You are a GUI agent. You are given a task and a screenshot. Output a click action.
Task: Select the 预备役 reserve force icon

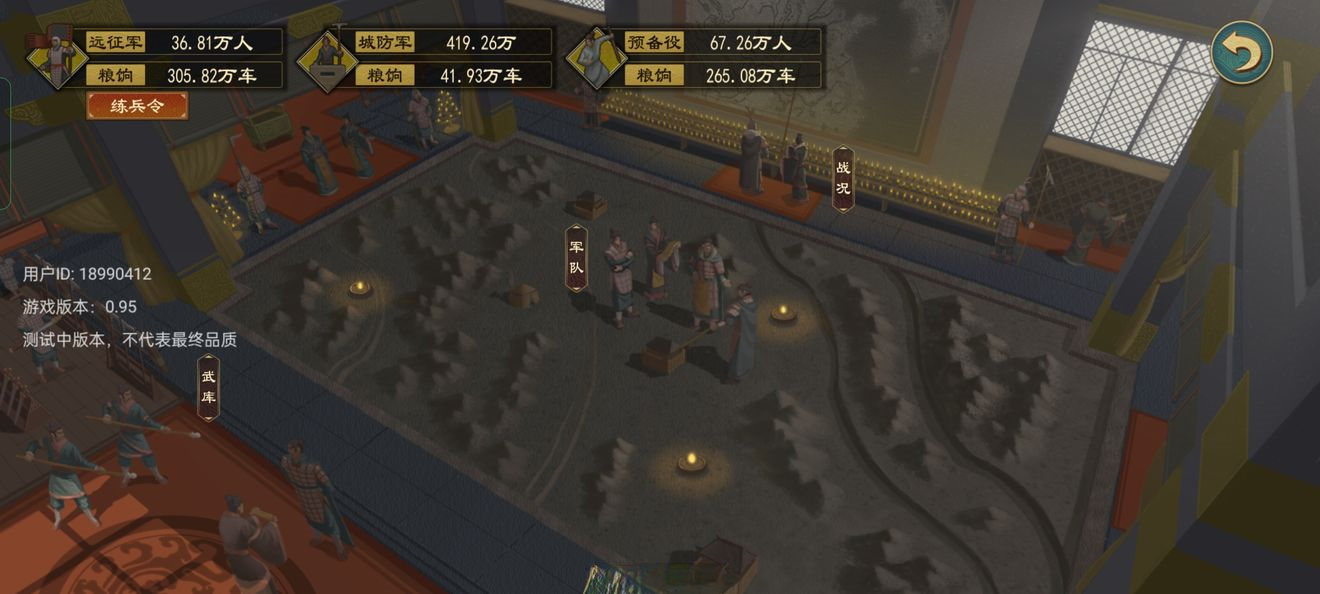(597, 59)
